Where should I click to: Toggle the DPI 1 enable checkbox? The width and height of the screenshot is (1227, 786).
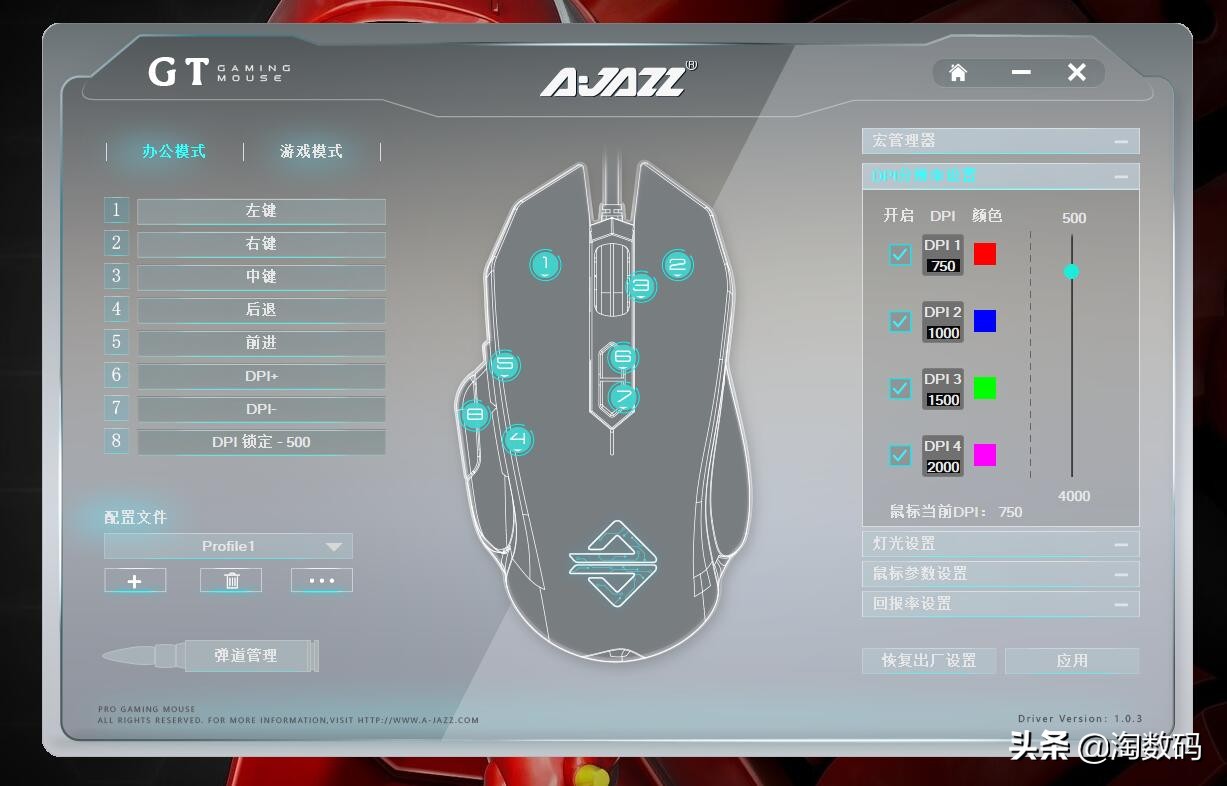(x=900, y=254)
